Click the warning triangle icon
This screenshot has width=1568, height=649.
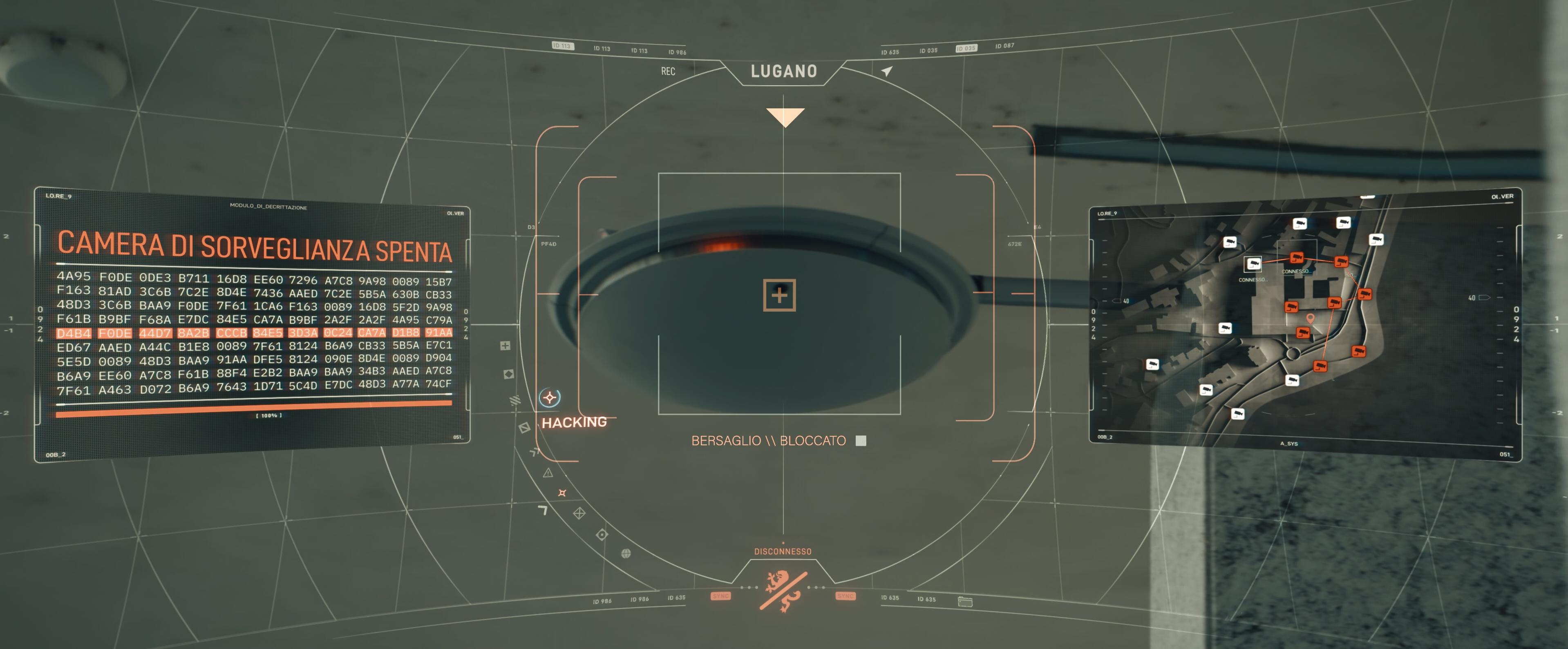[x=548, y=473]
